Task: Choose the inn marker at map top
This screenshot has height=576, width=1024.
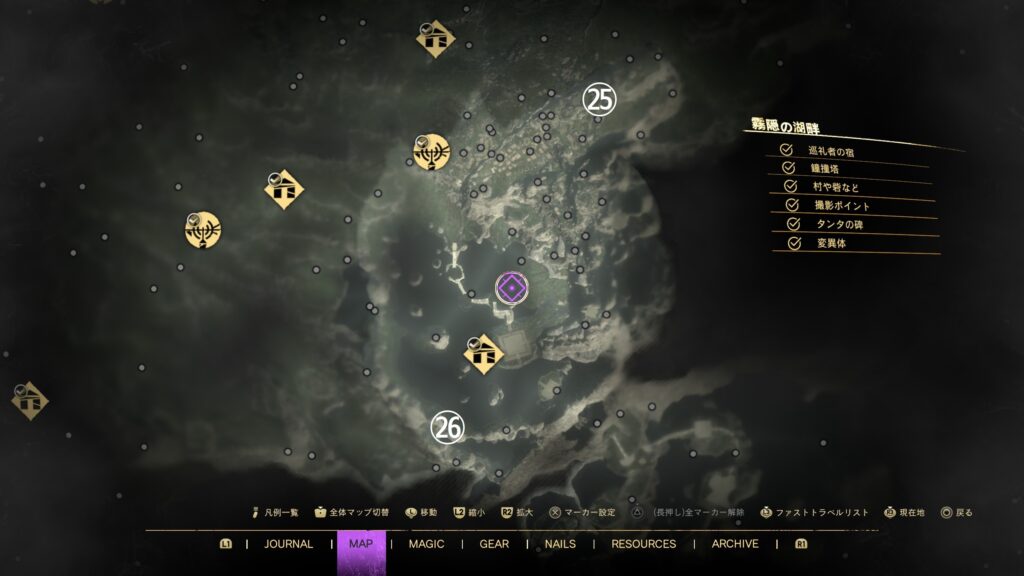Action: coord(435,39)
